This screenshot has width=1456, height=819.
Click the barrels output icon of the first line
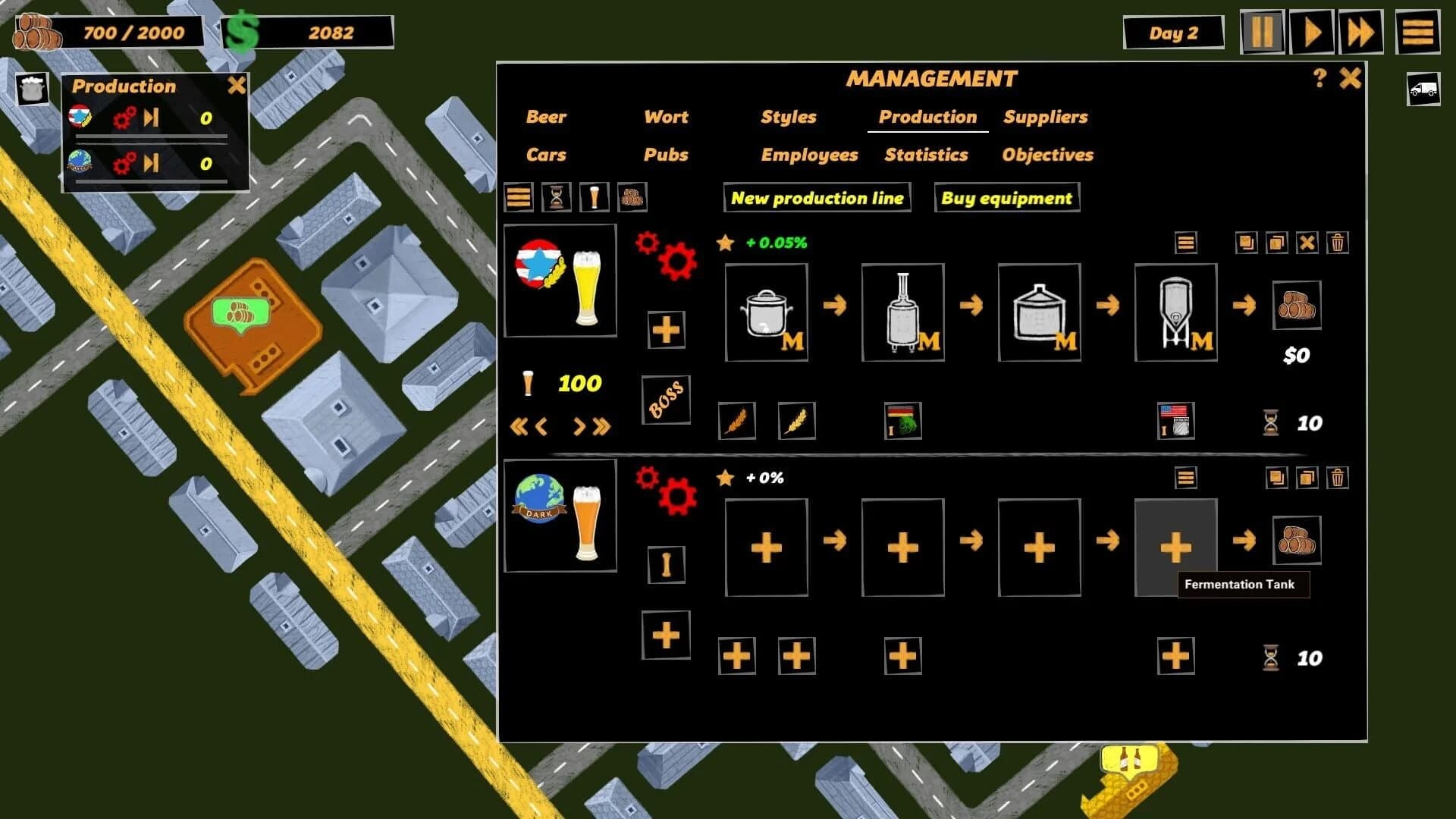tap(1297, 303)
